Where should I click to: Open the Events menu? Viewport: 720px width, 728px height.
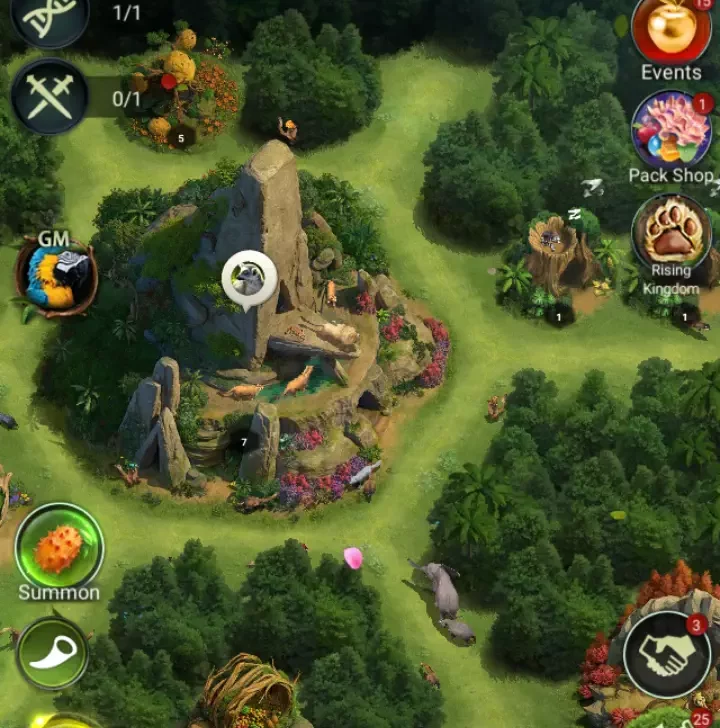click(x=671, y=30)
